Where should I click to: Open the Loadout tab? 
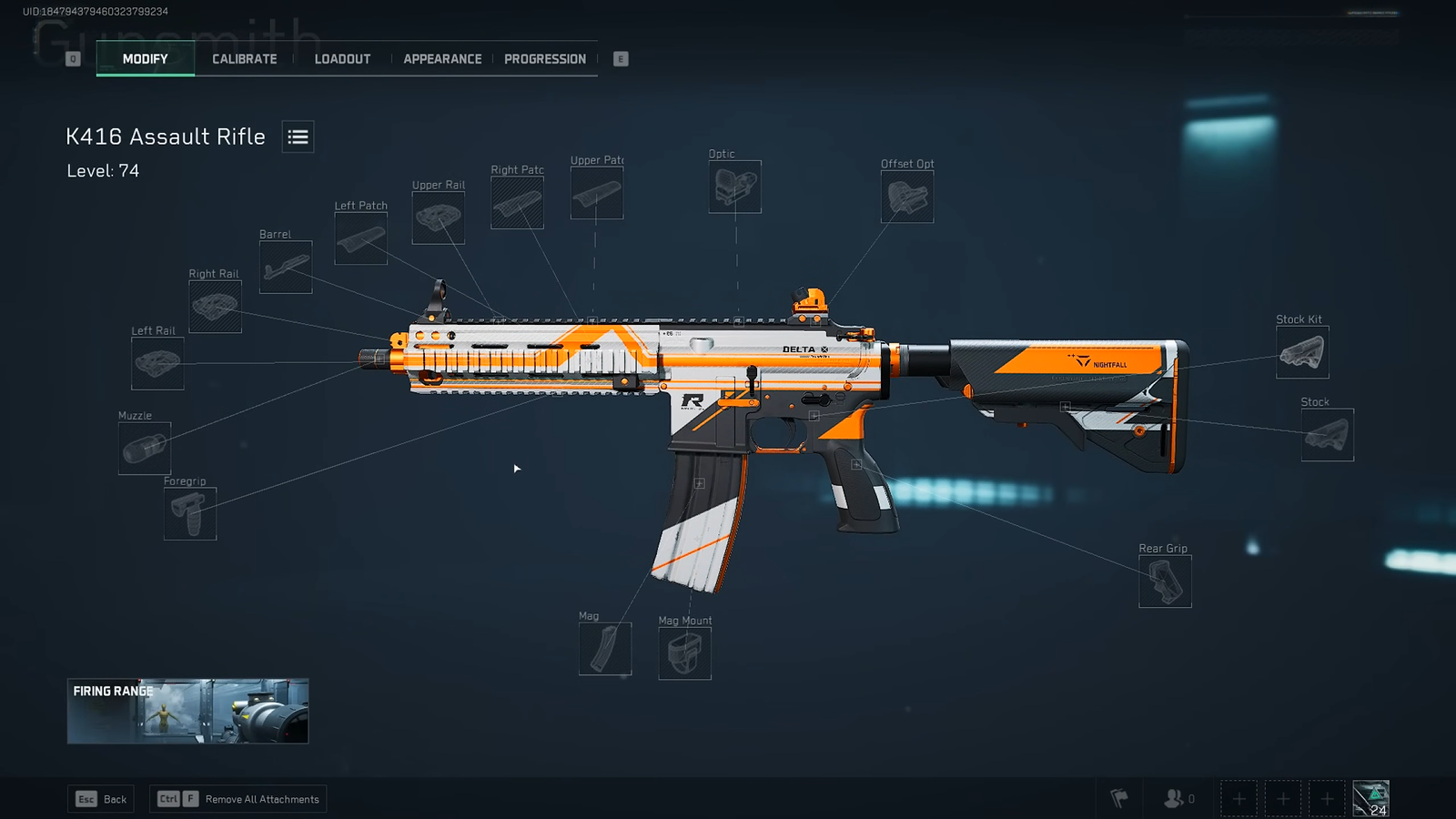click(342, 59)
